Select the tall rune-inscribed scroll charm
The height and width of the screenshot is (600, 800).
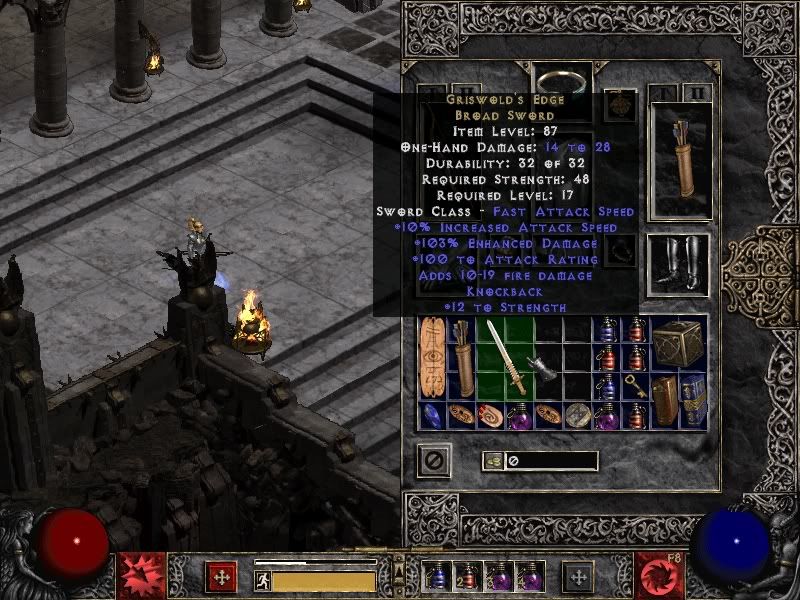tap(433, 358)
